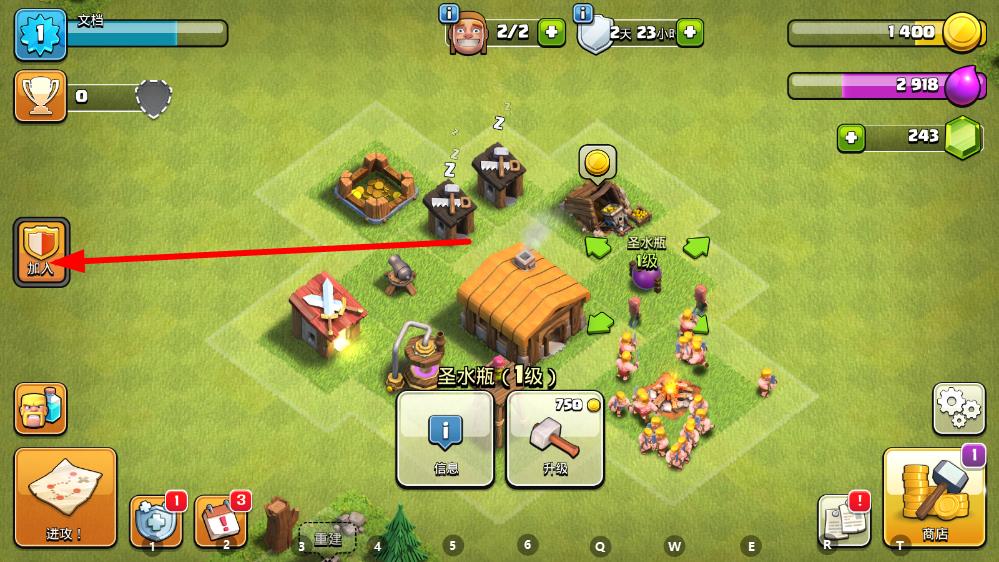Show shield info via blue i
The height and width of the screenshot is (562, 999).
coord(583,13)
